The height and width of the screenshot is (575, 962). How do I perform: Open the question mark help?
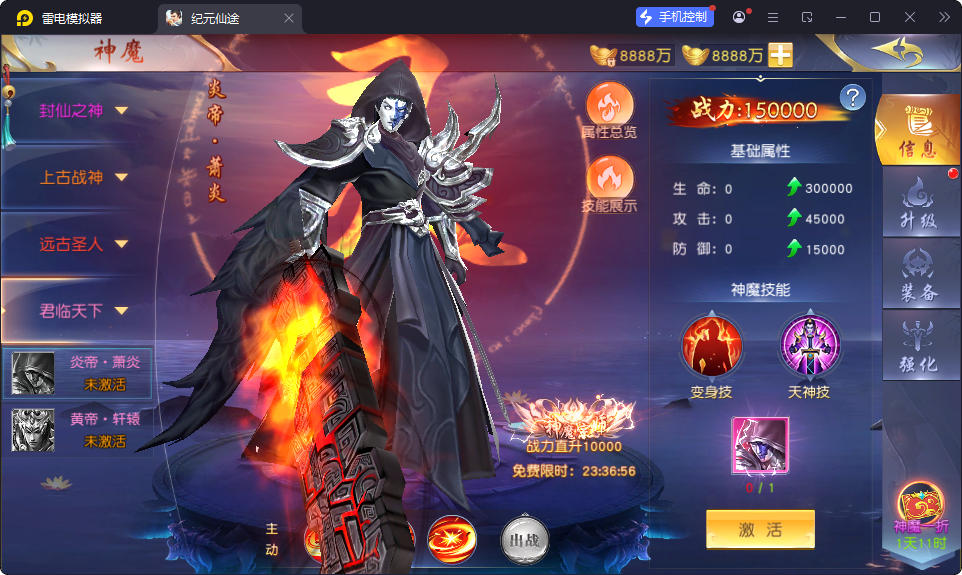click(852, 97)
